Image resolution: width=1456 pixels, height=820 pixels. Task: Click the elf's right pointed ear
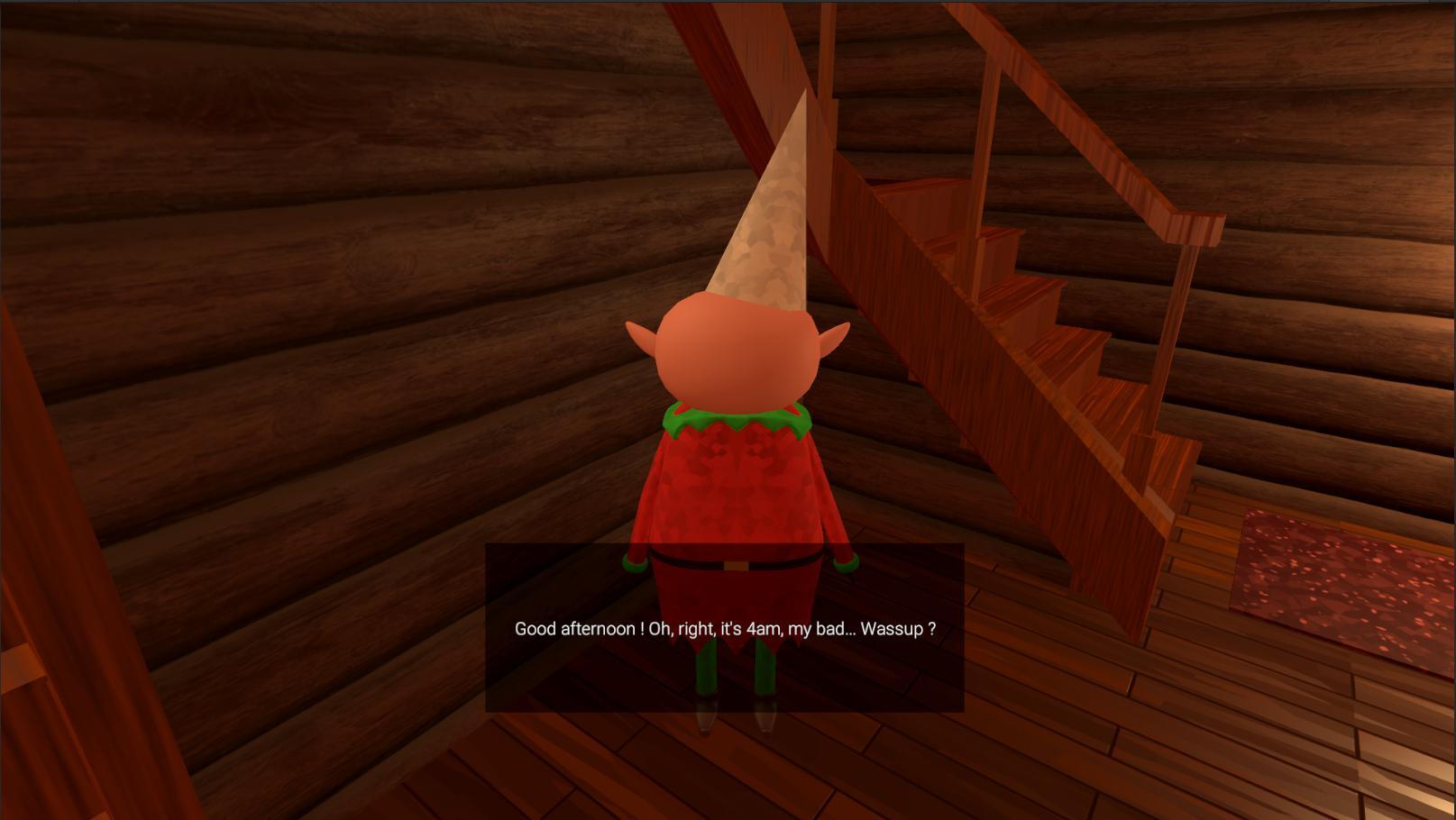click(x=838, y=333)
